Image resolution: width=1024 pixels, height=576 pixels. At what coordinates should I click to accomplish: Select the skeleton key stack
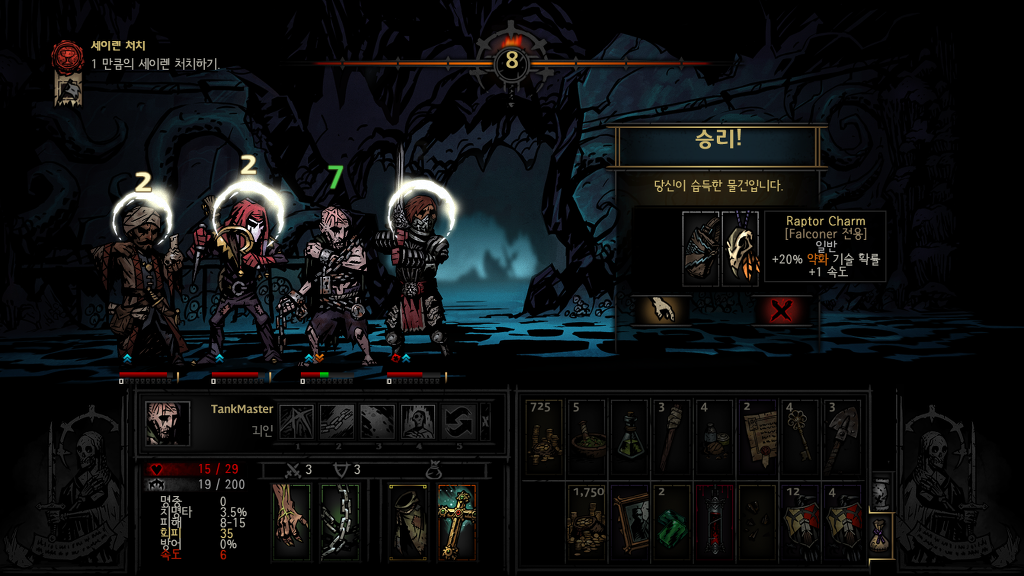[x=799, y=439]
